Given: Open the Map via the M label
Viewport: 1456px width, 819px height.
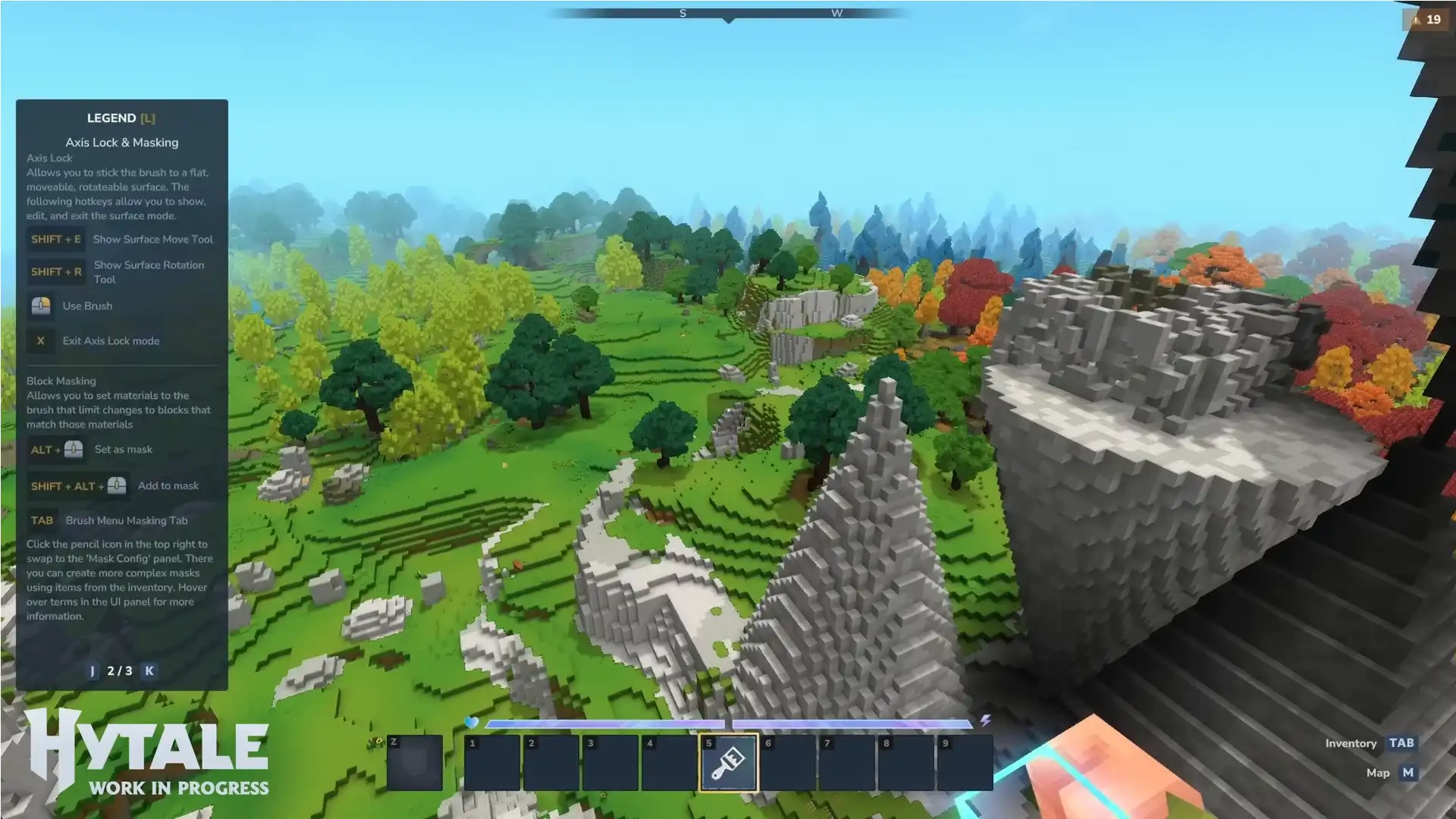Looking at the screenshot, I should click(x=1407, y=772).
